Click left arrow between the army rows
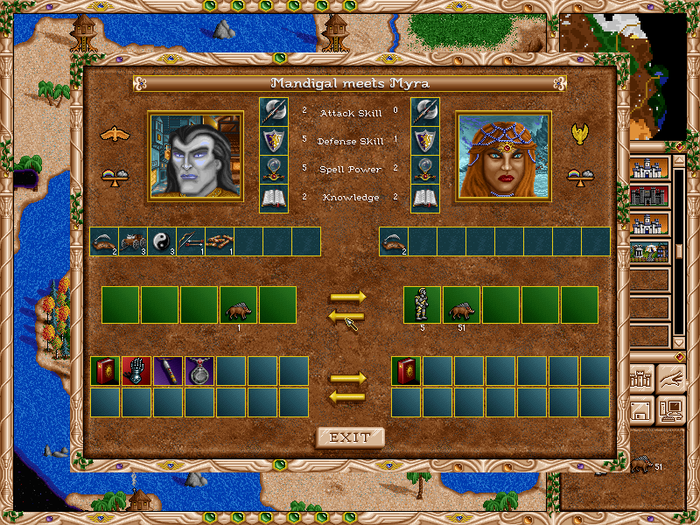Screen dimensions: 700x525 click(347, 316)
